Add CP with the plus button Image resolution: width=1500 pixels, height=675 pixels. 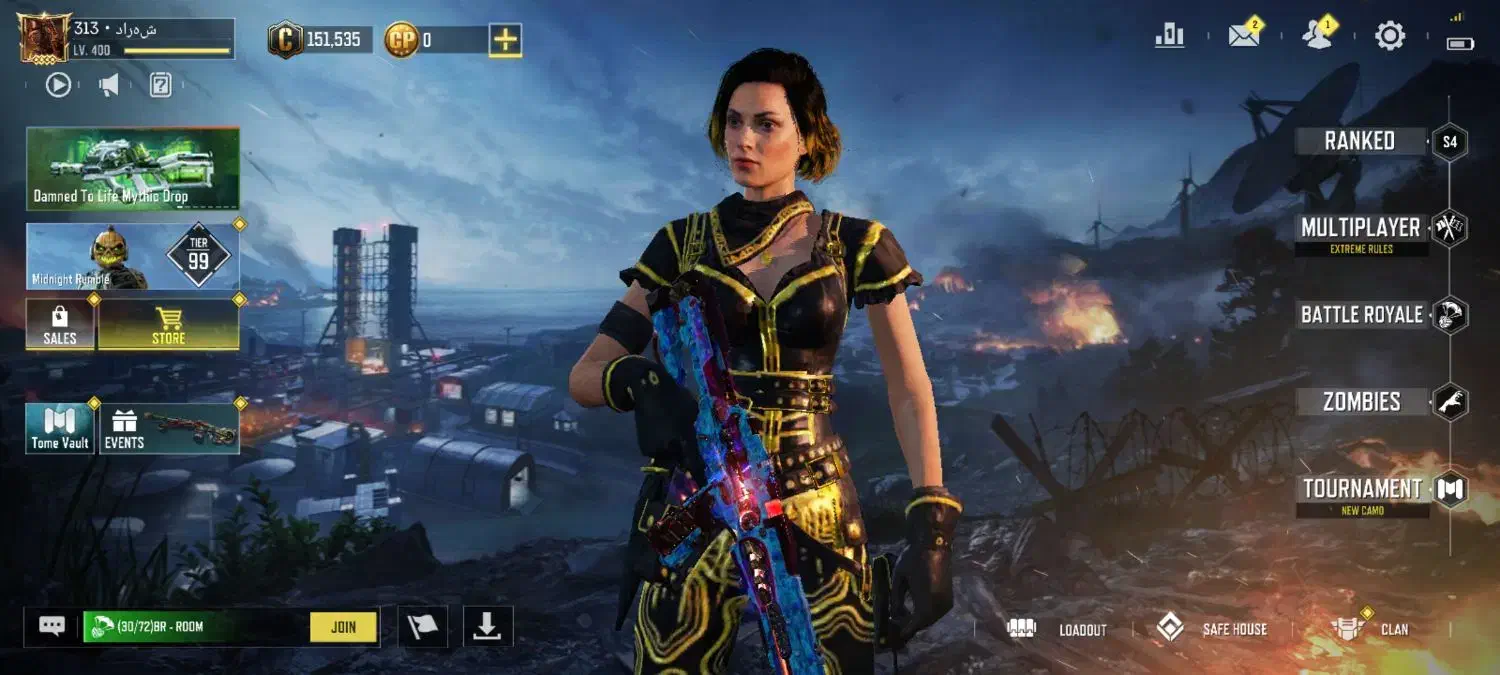pyautogui.click(x=505, y=40)
